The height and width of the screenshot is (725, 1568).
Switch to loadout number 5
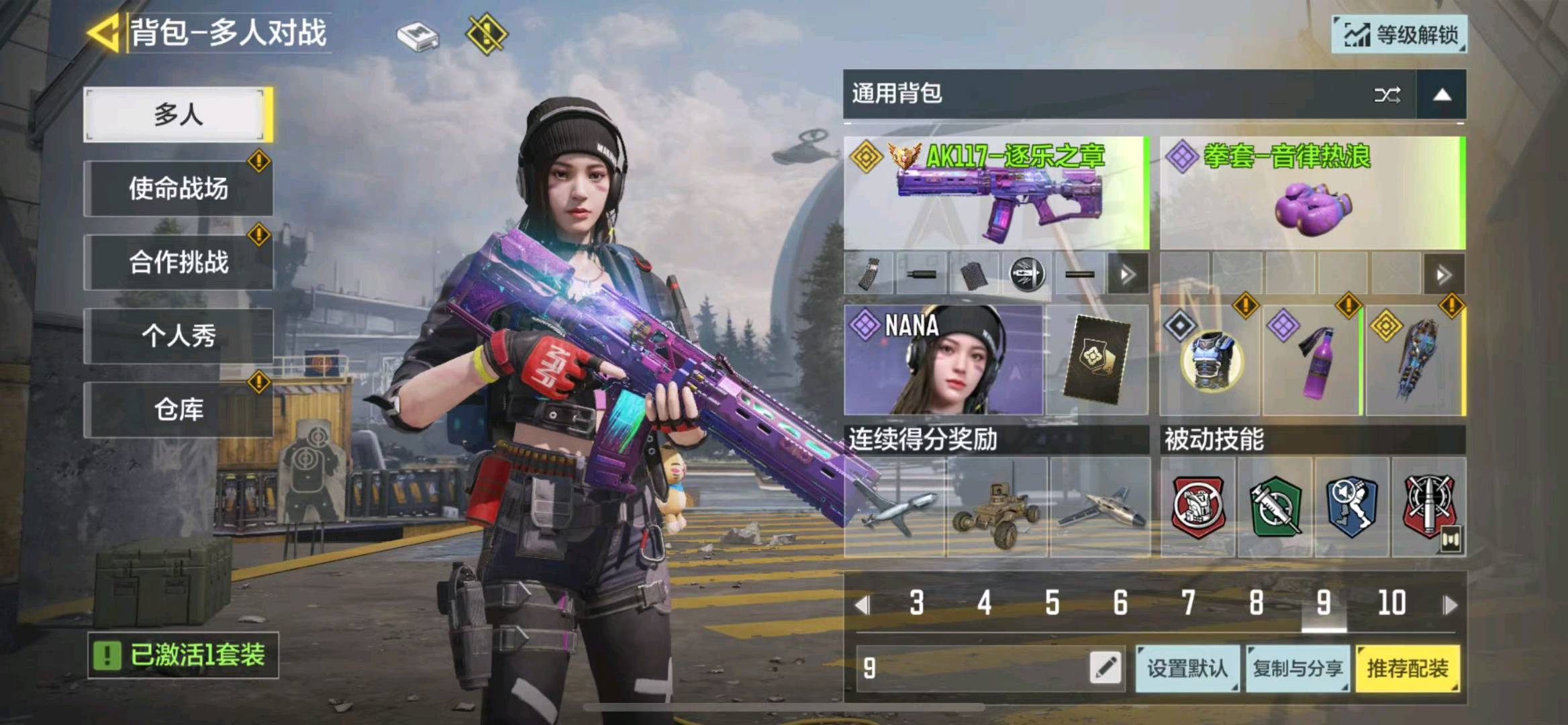tap(1052, 603)
